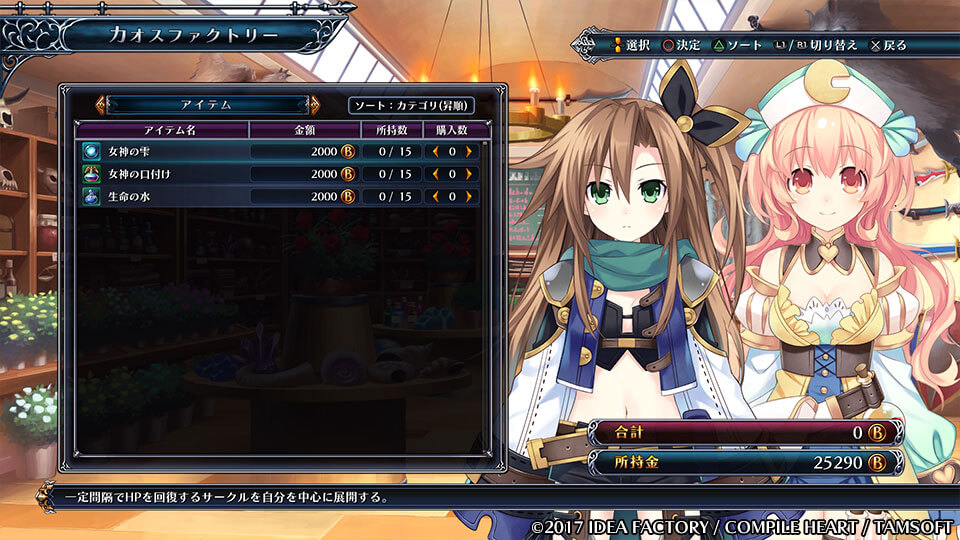Increase purchase quantity for 女神の口付け
This screenshot has width=960, height=540.
click(468, 173)
